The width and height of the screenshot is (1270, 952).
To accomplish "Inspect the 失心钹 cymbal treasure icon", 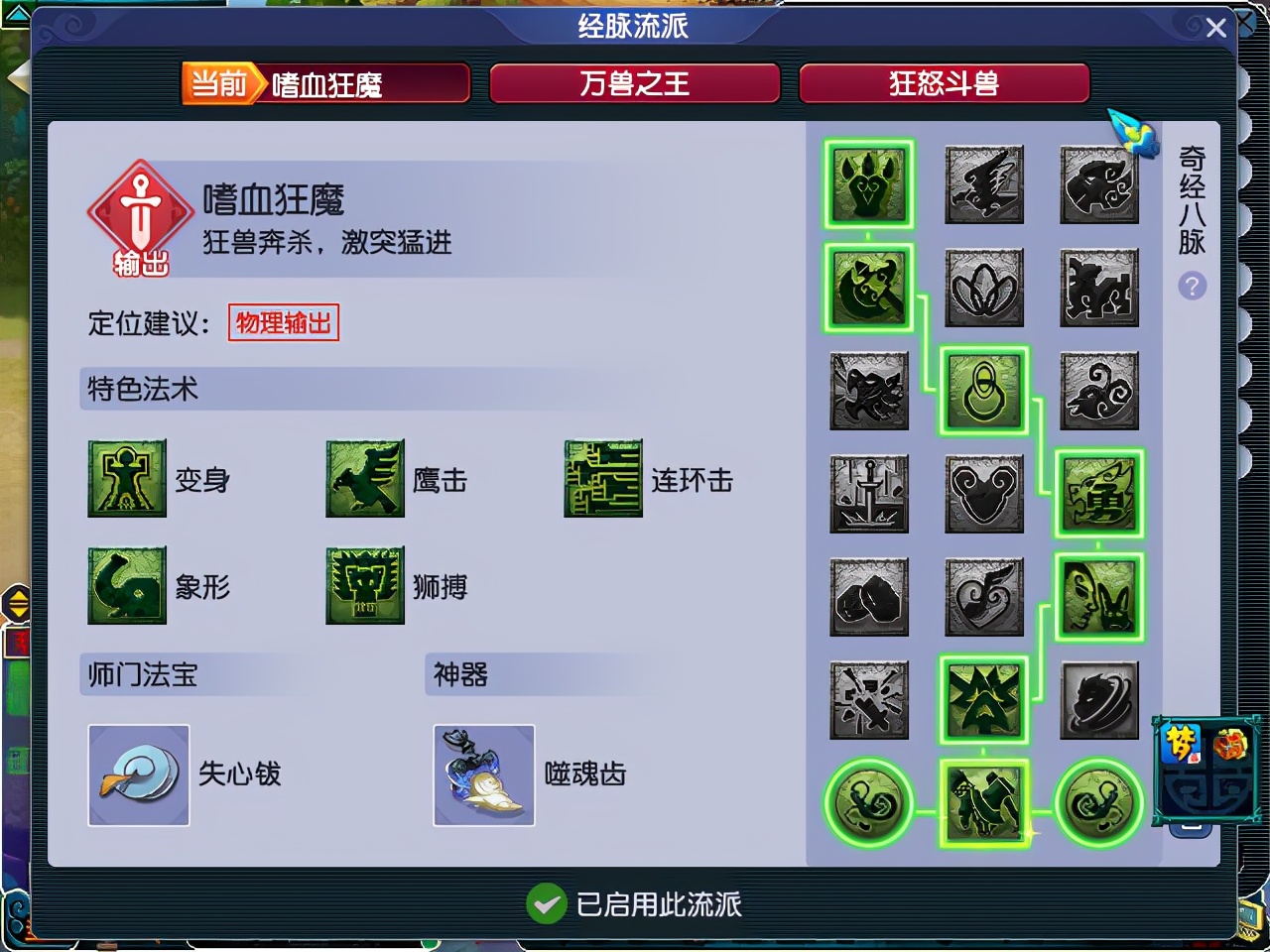I will point(138,774).
